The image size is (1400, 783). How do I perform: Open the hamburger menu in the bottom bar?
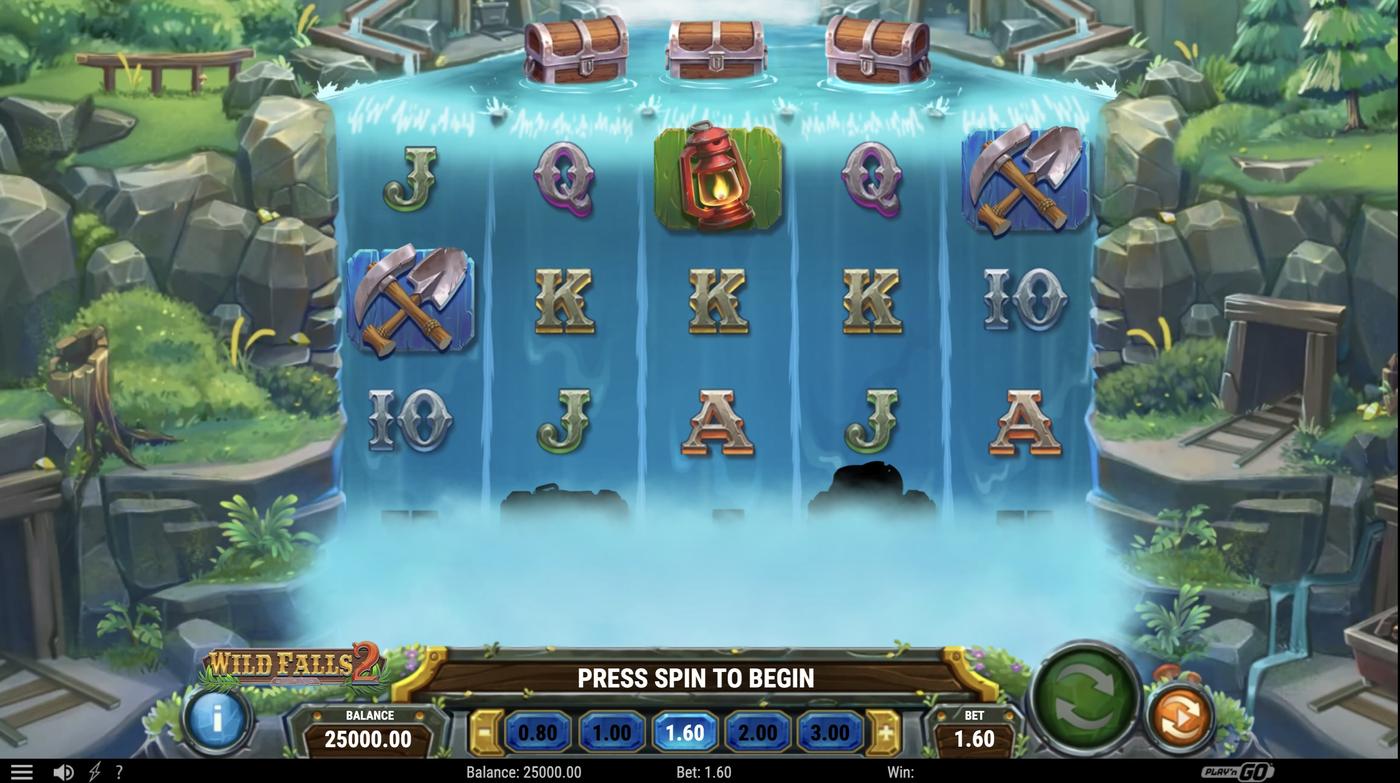pos(21,770)
